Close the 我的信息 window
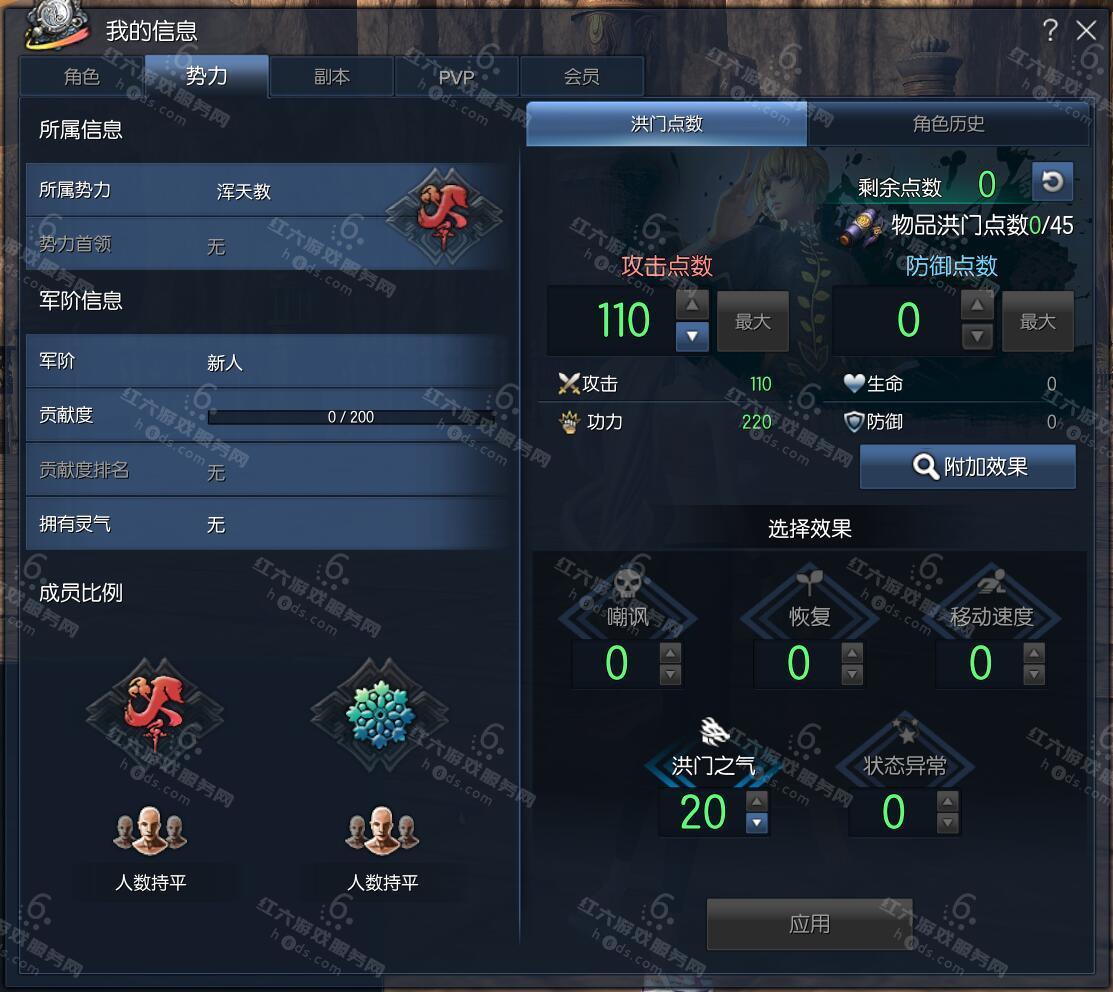Image resolution: width=1113 pixels, height=992 pixels. pyautogui.click(x=1087, y=31)
